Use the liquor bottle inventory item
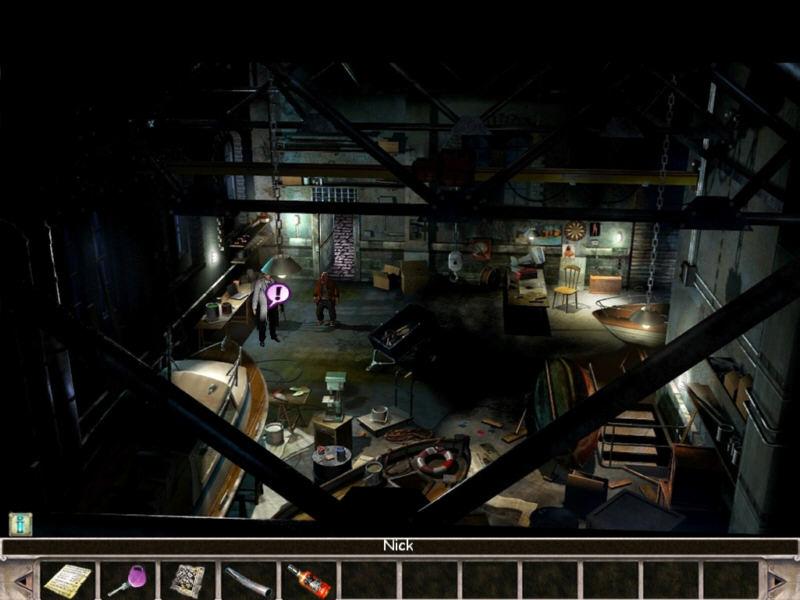 tap(308, 580)
